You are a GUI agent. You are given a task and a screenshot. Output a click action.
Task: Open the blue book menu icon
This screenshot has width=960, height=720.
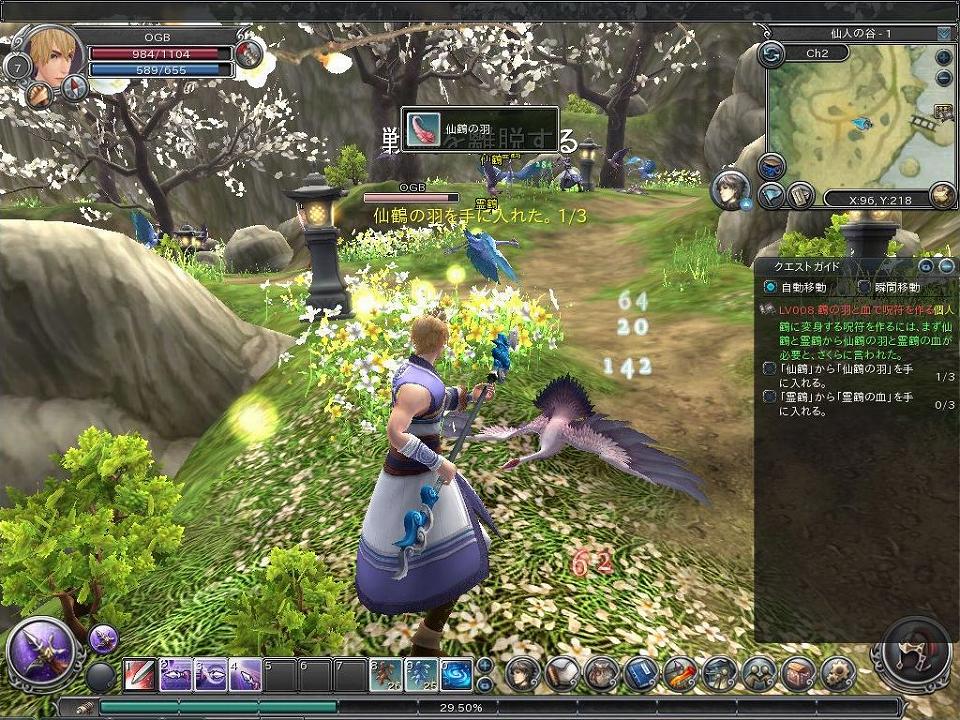point(640,674)
